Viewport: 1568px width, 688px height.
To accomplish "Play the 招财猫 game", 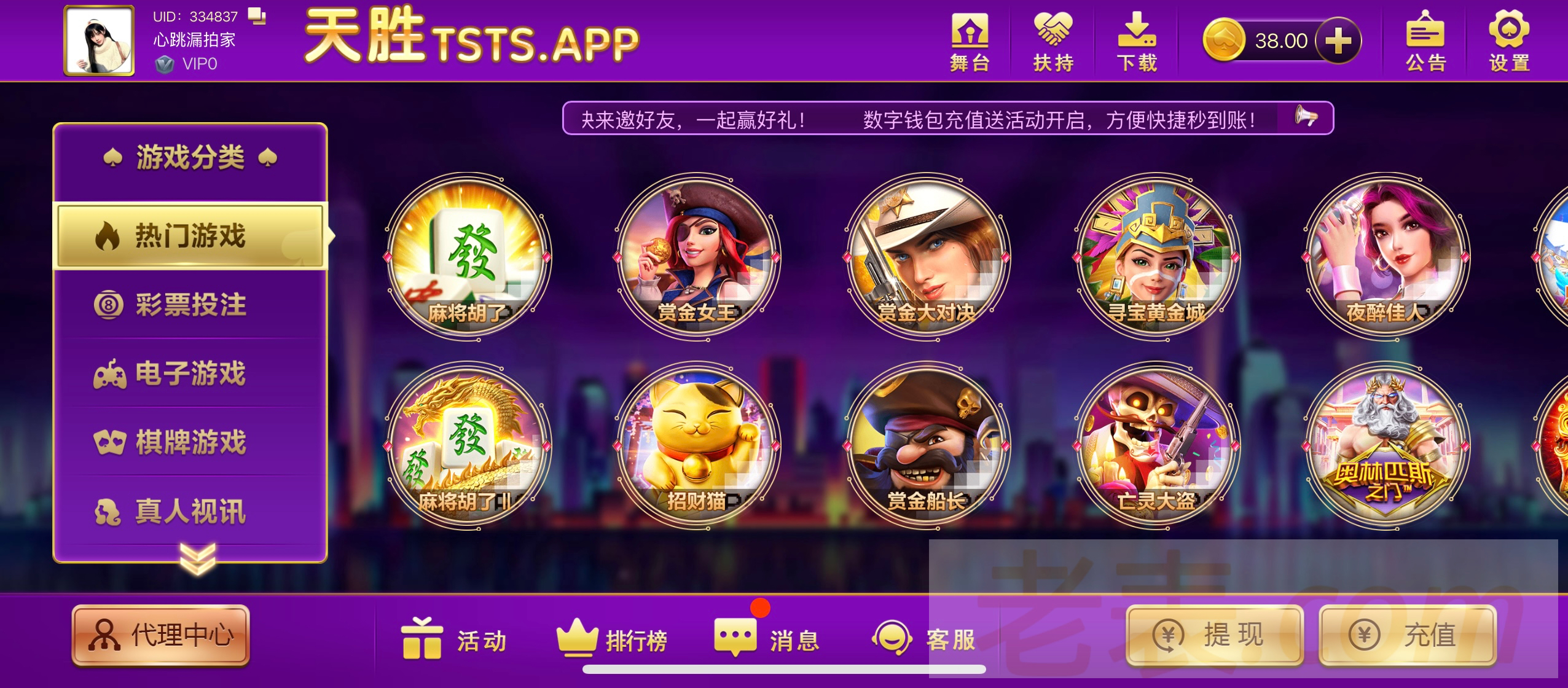I will (698, 445).
